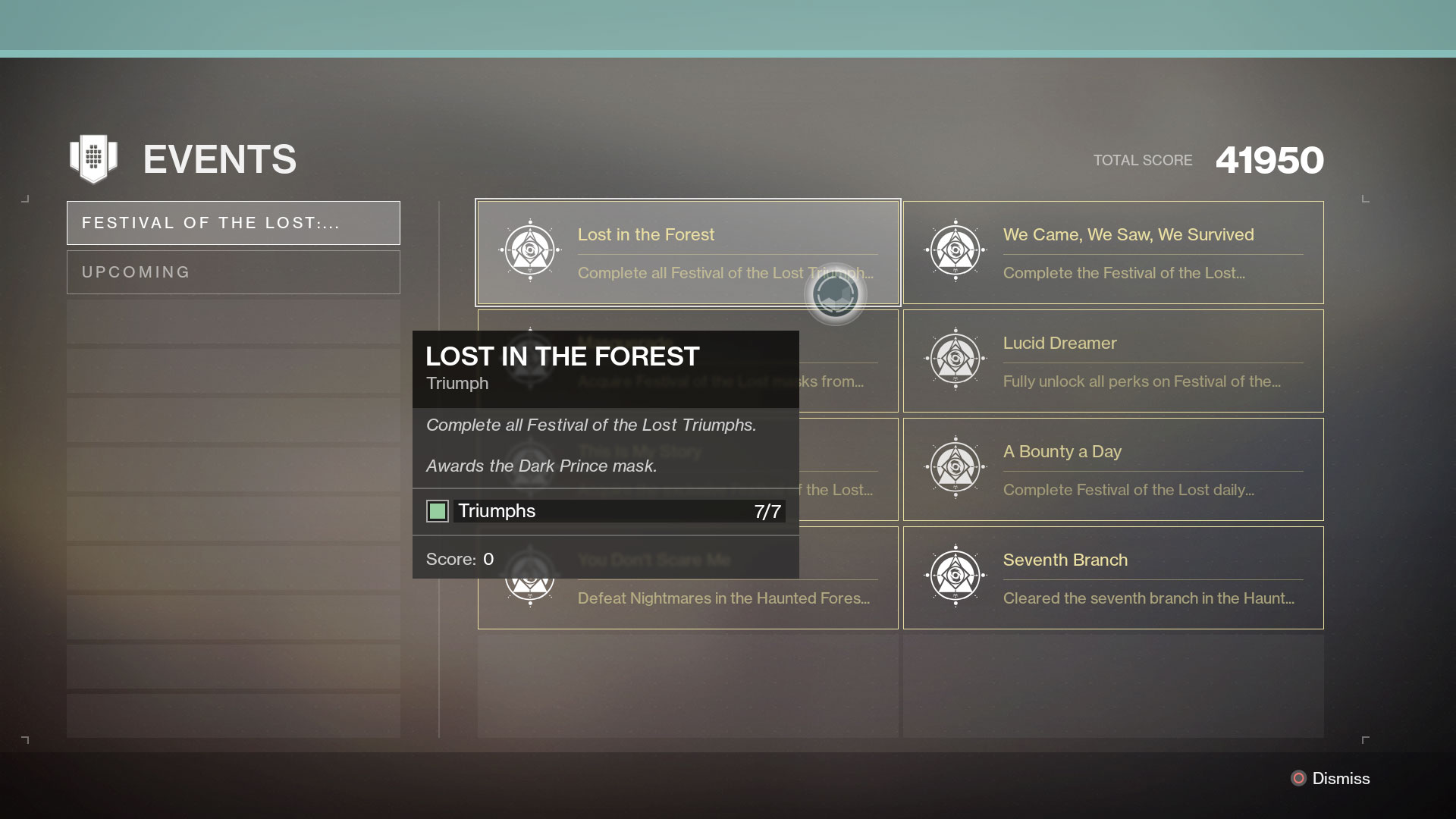
Task: Click the Total Score value 41950
Action: click(1268, 159)
